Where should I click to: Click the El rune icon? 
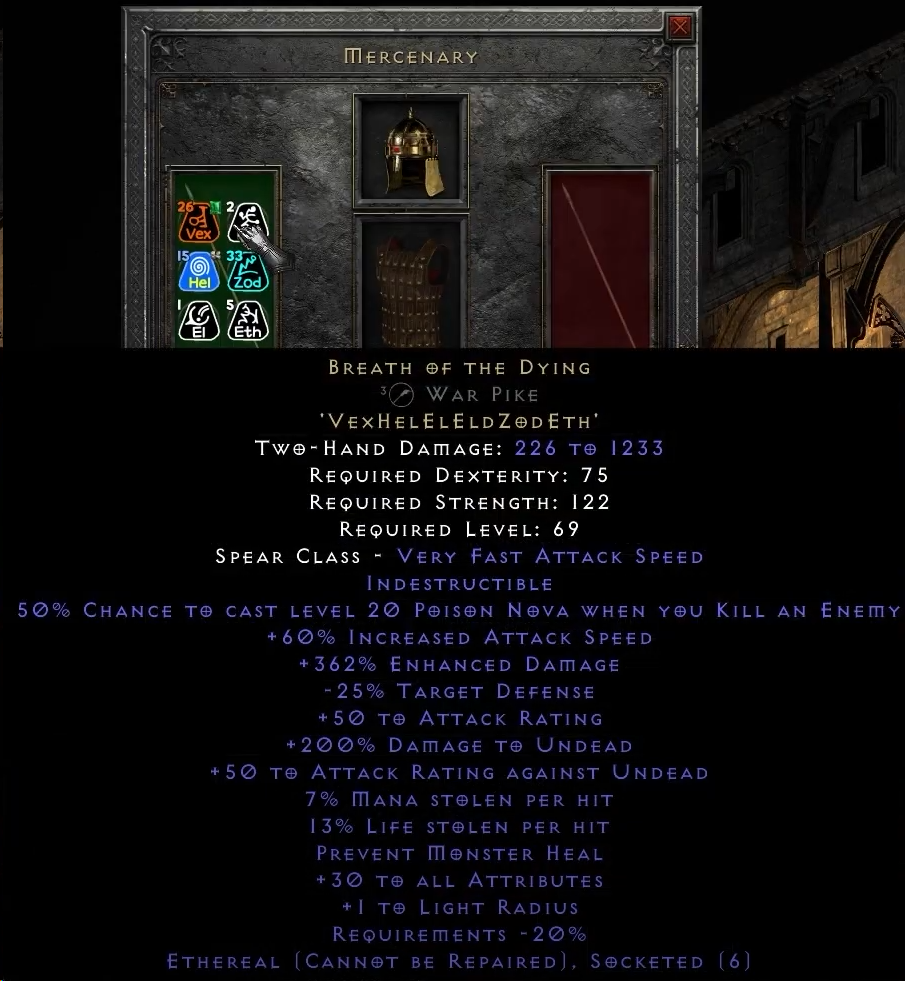(x=198, y=320)
